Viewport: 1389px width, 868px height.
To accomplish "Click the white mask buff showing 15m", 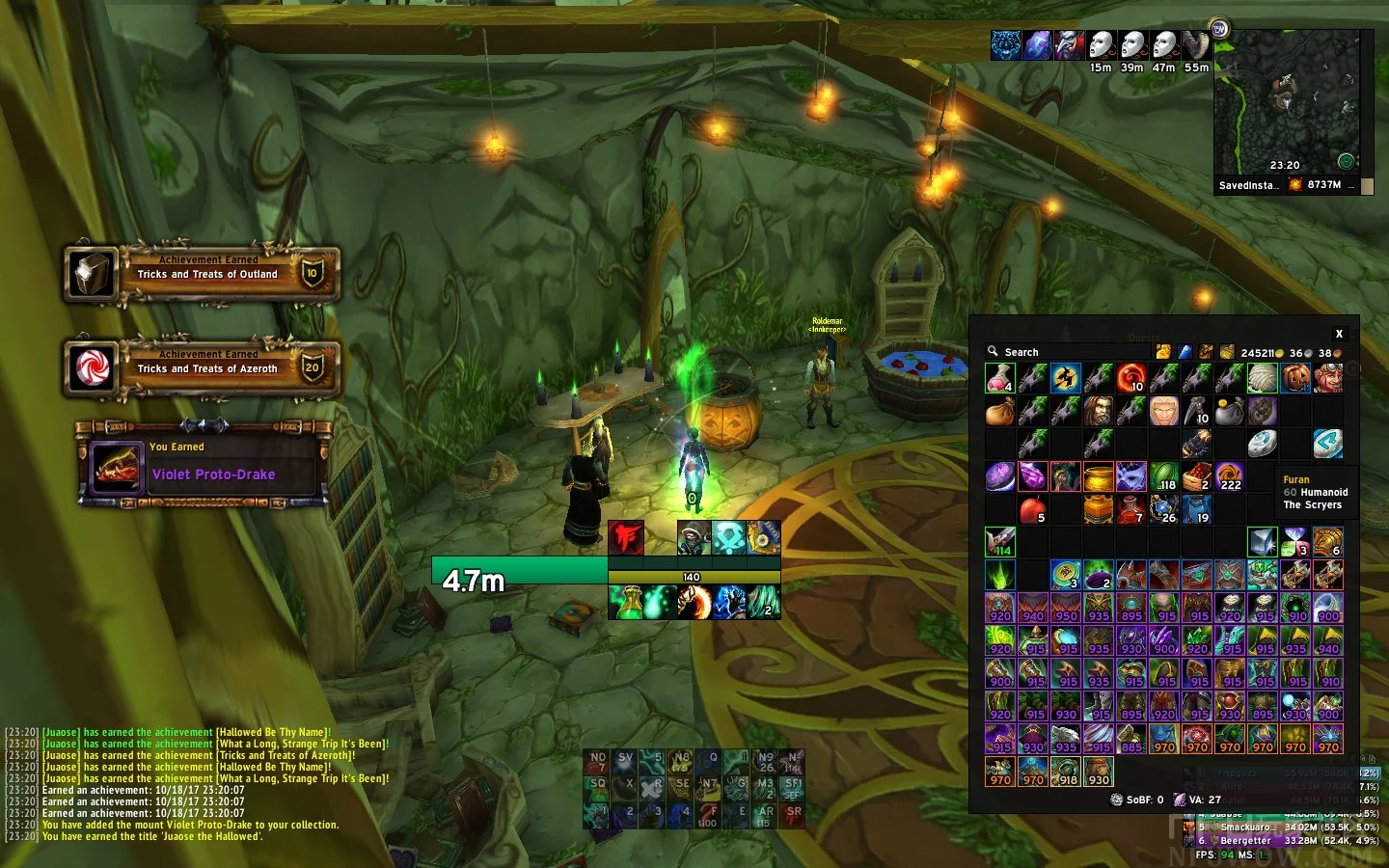I will tap(1101, 45).
